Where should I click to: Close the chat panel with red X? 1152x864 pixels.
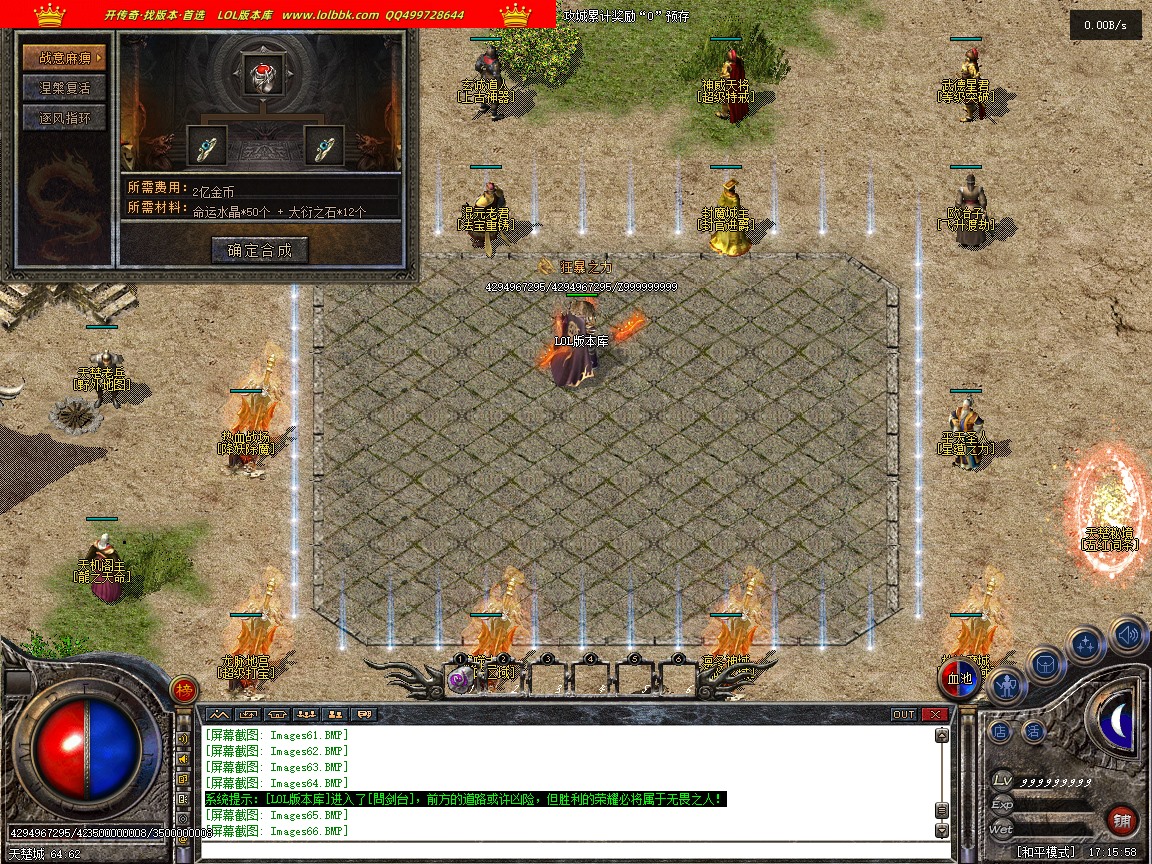(x=935, y=714)
